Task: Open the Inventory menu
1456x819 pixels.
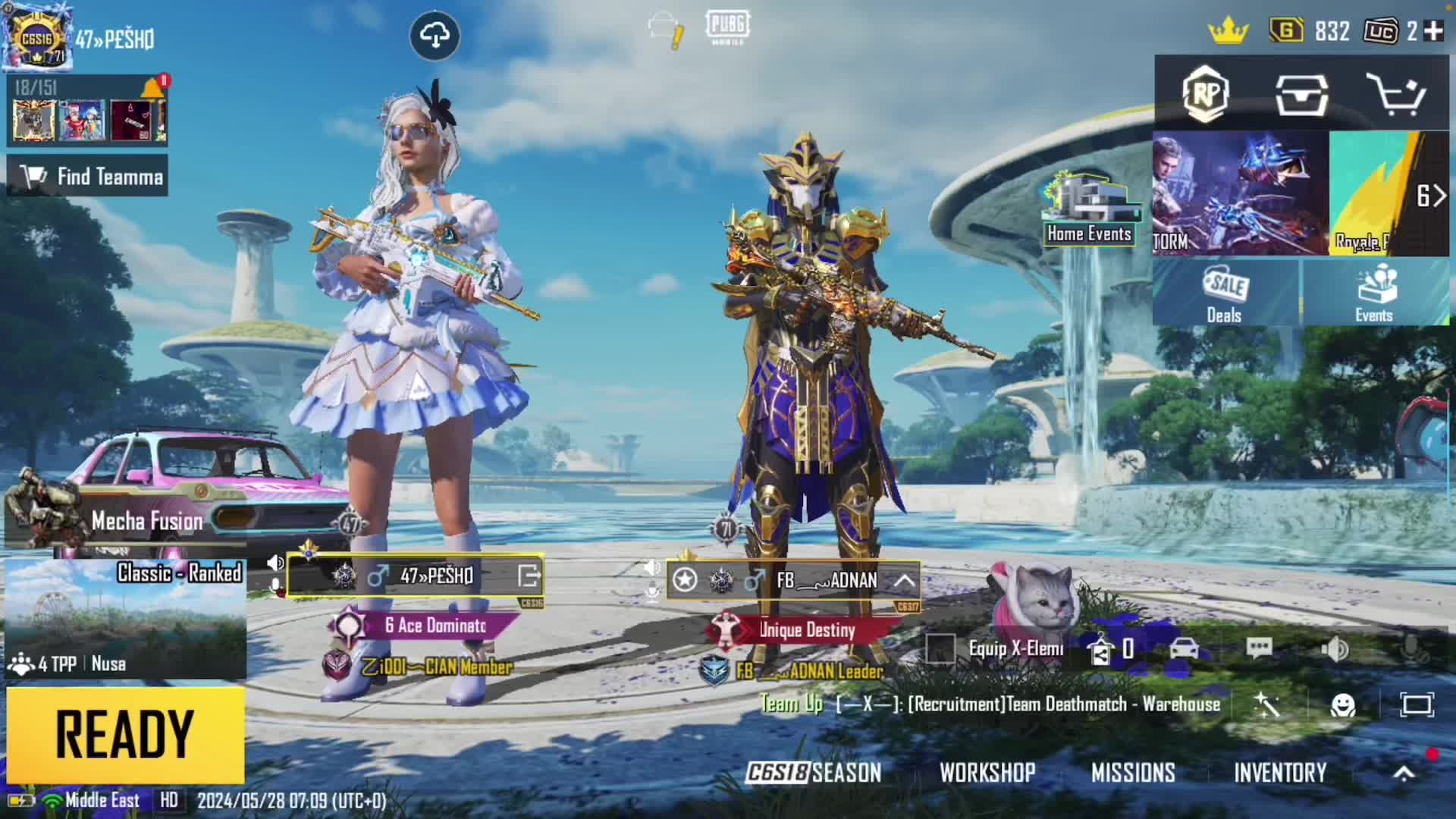Action: [x=1280, y=773]
